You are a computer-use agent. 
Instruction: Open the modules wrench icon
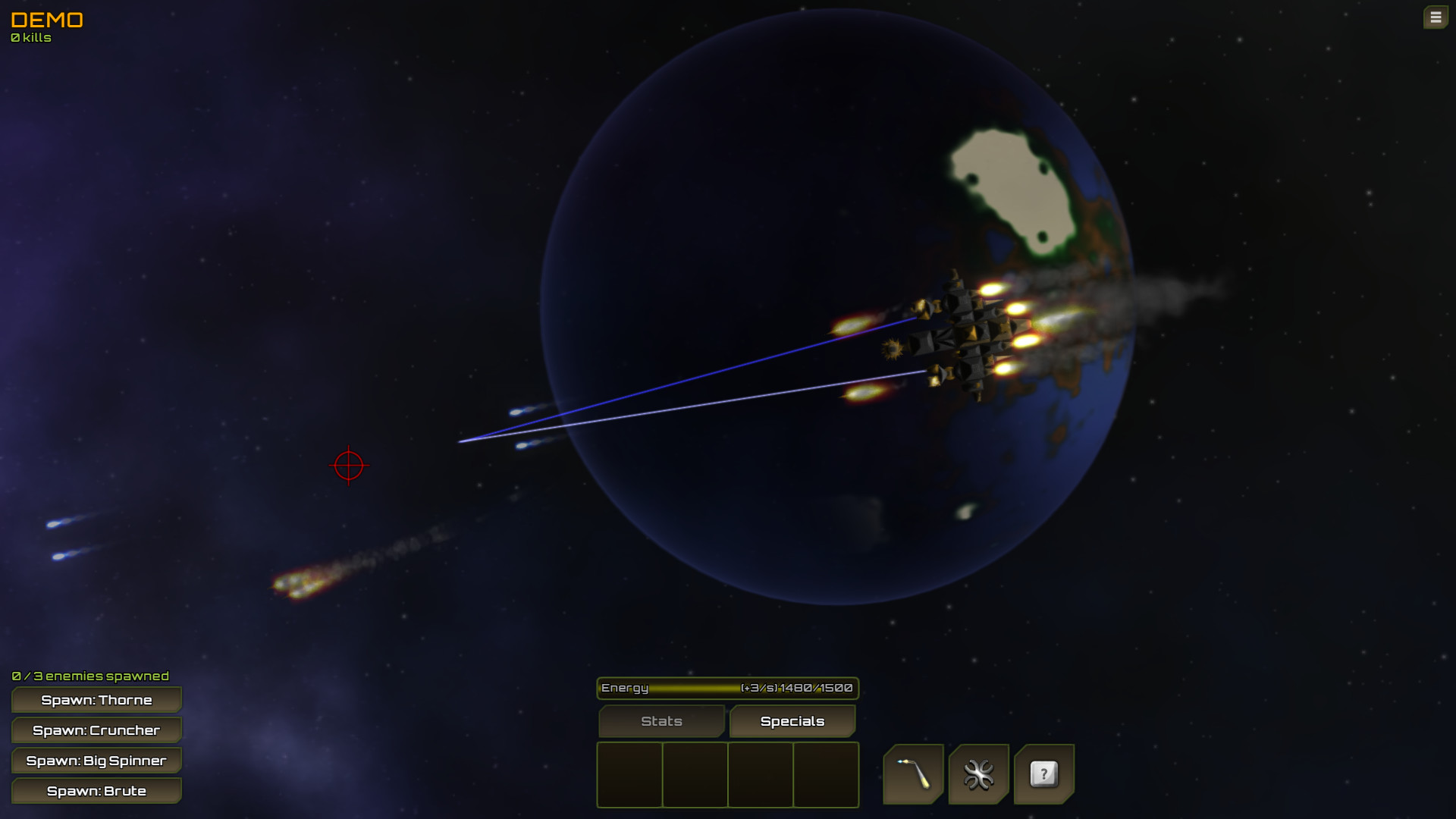coord(978,774)
